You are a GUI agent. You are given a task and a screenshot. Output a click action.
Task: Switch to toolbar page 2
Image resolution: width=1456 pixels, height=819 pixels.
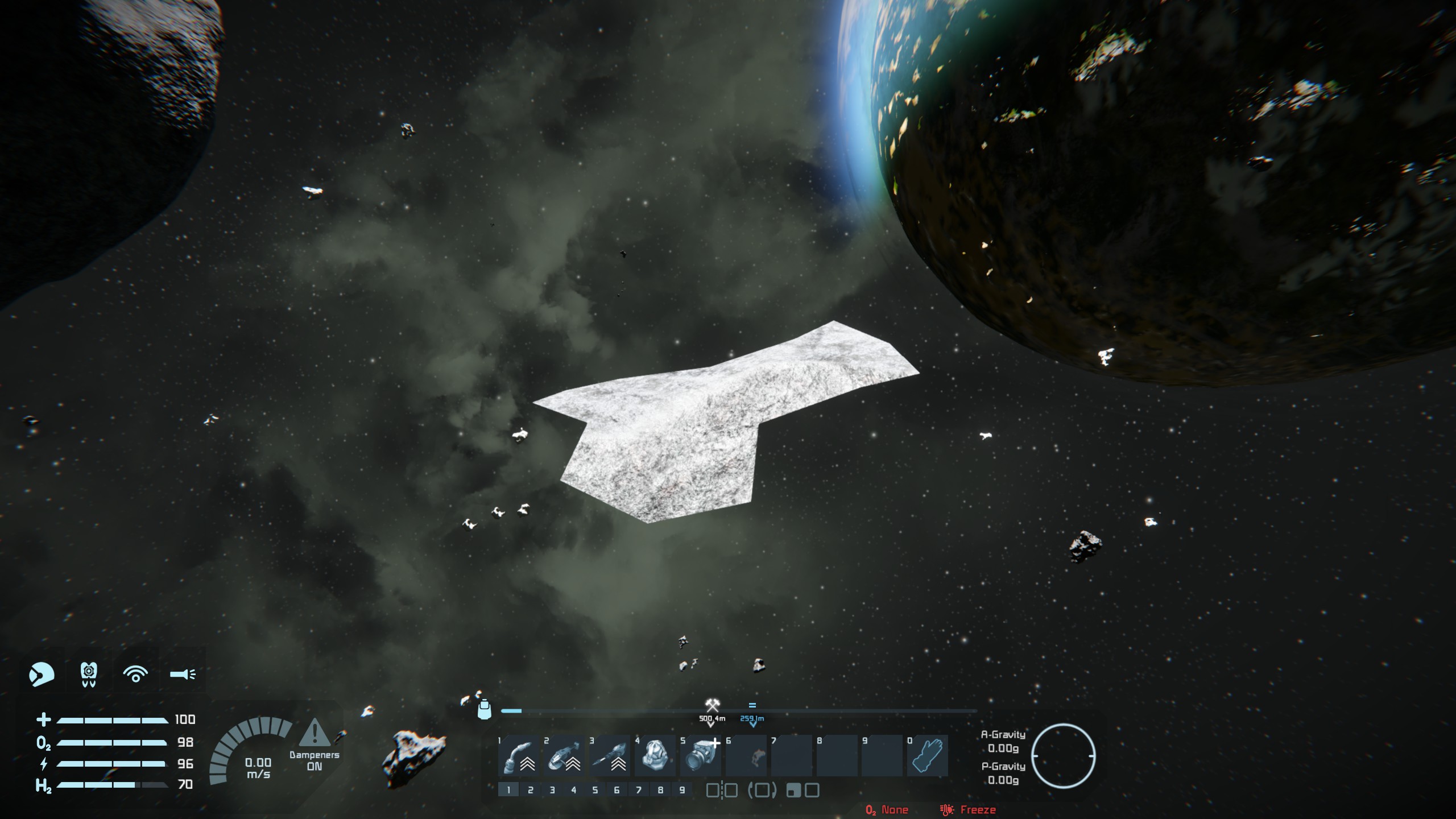point(530,790)
